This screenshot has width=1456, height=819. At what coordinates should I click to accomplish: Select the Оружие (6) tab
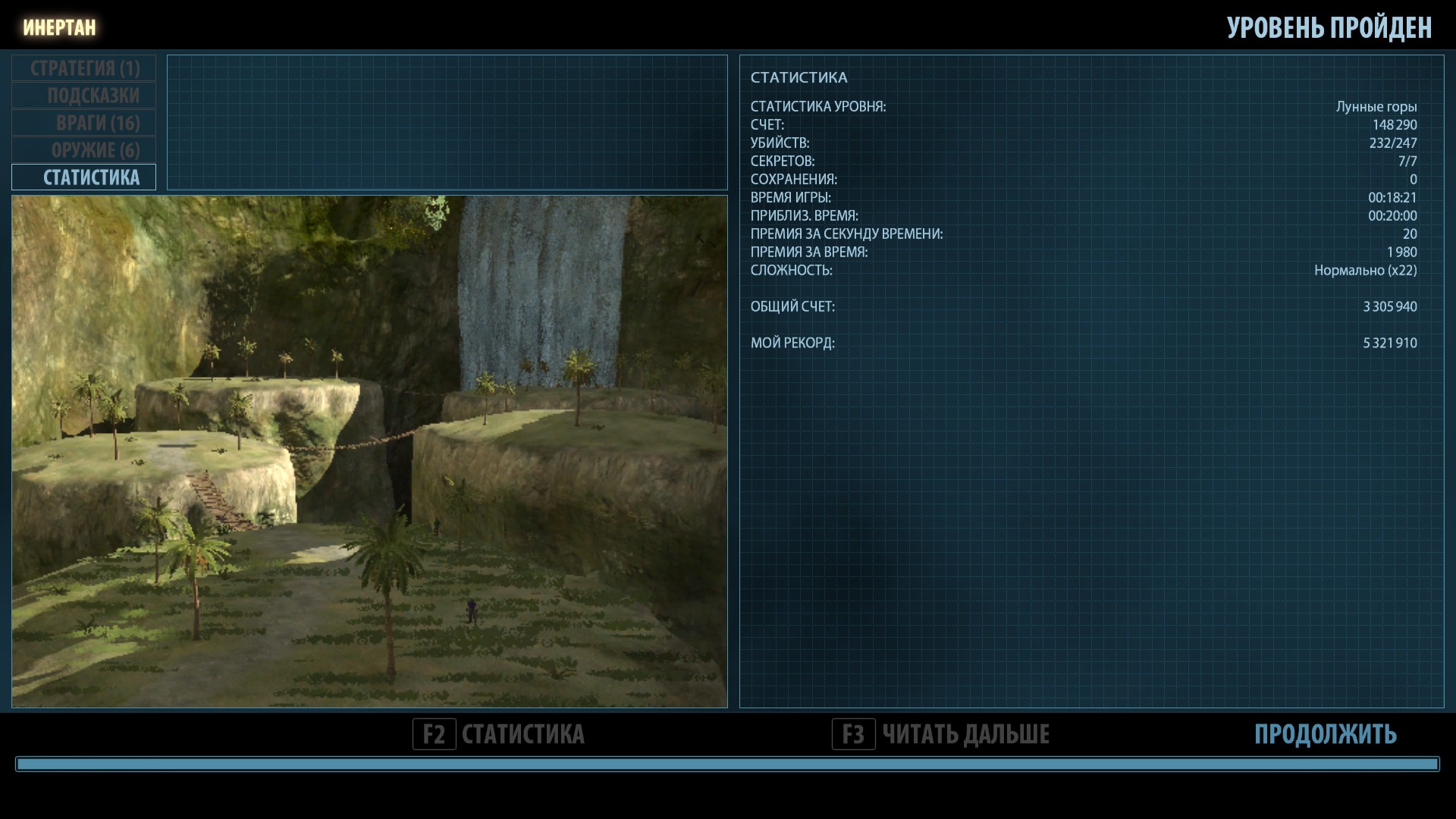pyautogui.click(x=84, y=150)
